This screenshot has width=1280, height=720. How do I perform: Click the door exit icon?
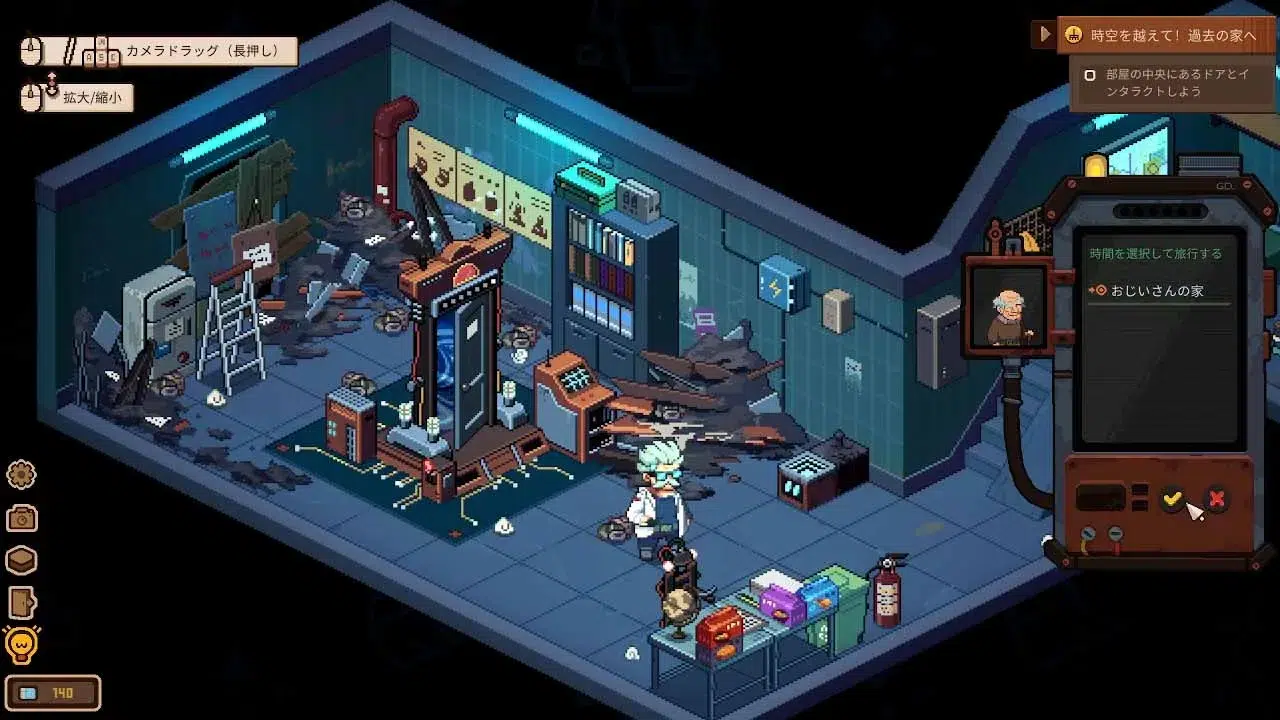pyautogui.click(x=21, y=603)
